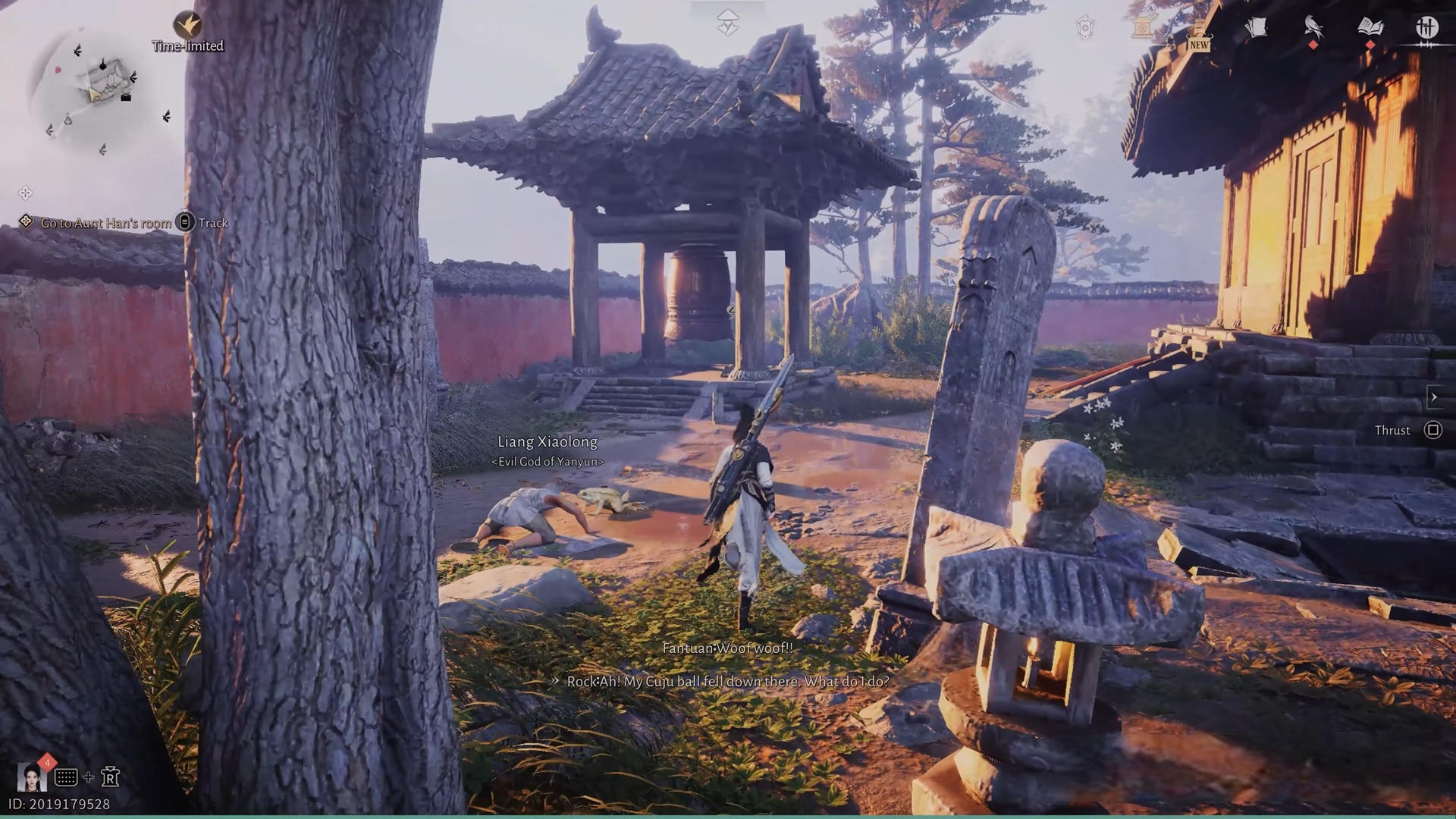
Task: Expand Rock's dialogue line with the double arrow
Action: click(x=556, y=682)
